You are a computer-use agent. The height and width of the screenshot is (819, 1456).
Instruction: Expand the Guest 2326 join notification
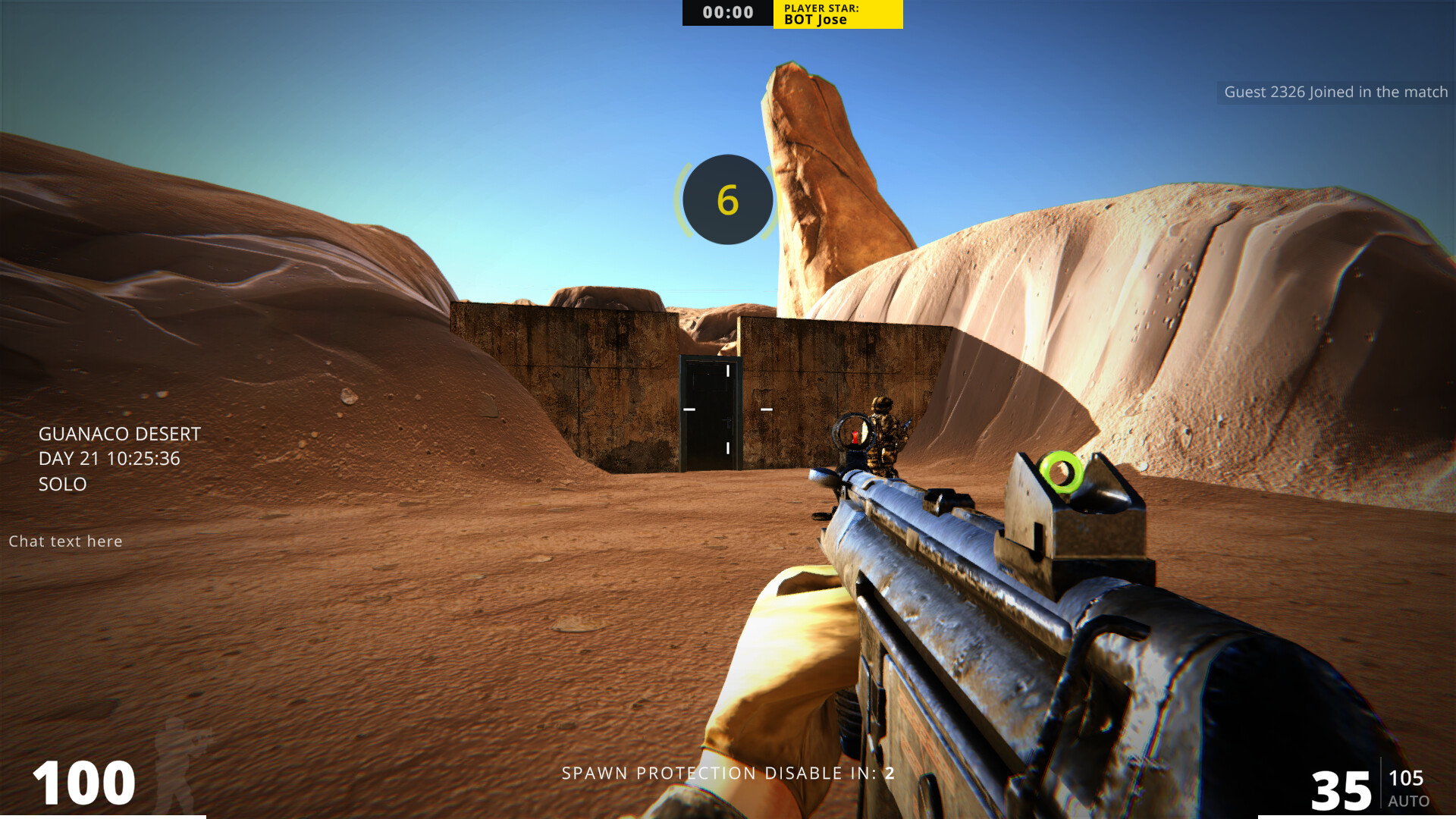(x=1336, y=92)
